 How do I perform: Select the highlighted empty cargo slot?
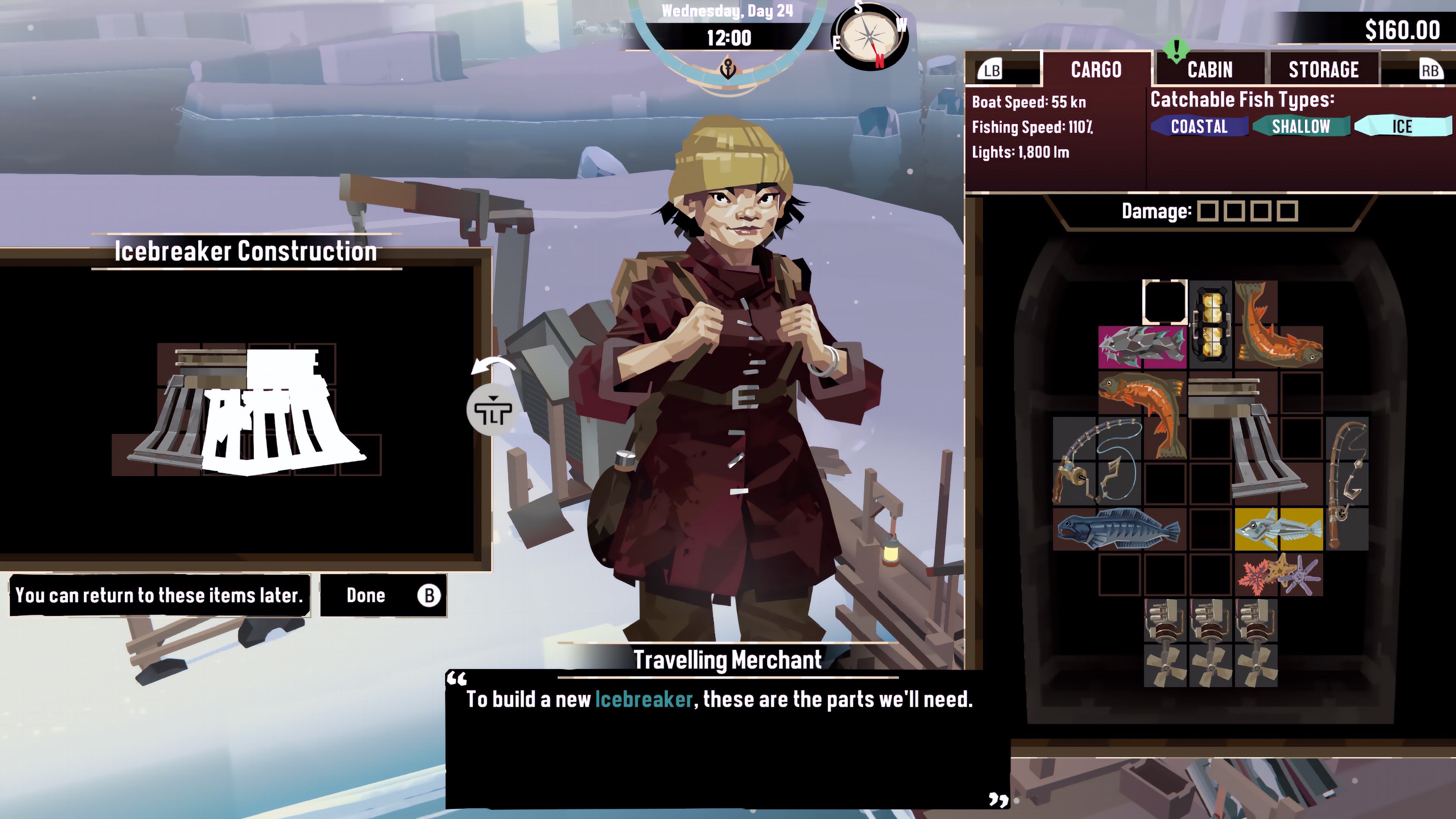pyautogui.click(x=1164, y=301)
